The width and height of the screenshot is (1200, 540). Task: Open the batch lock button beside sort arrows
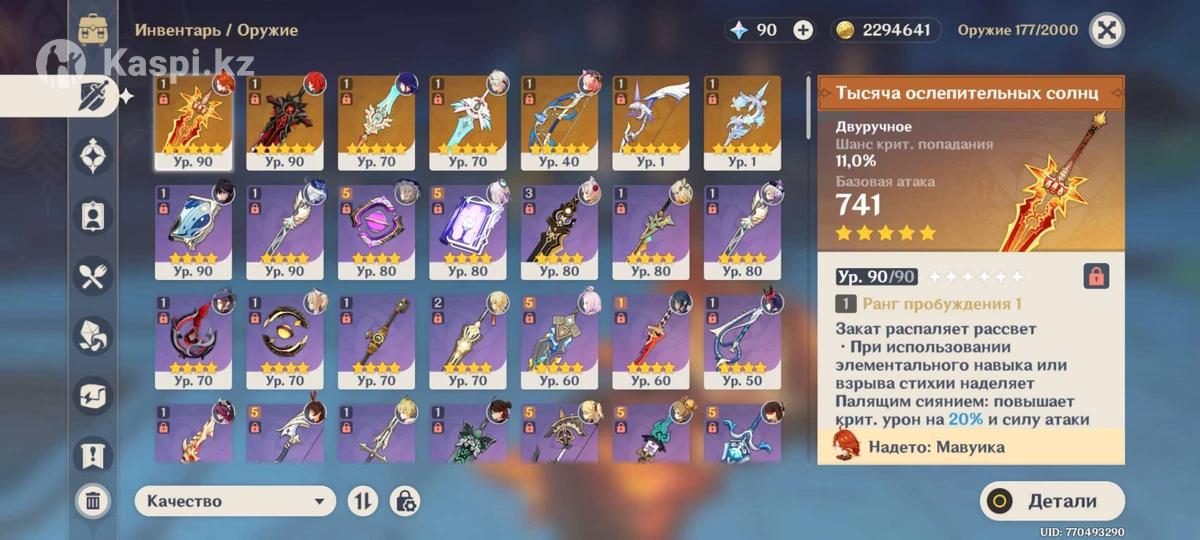point(406,502)
